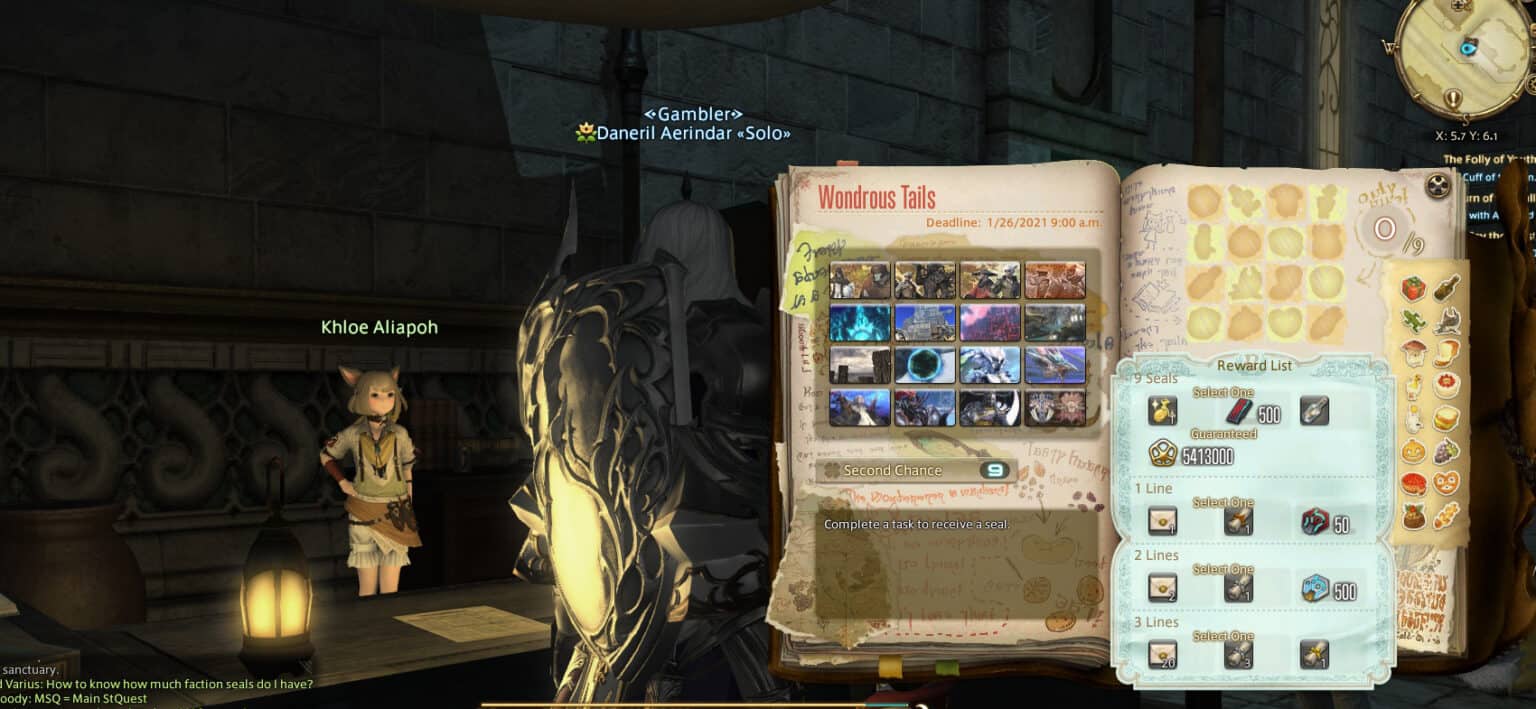Select the blue 500 reward for 2 Lines
The height and width of the screenshot is (709, 1536).
(x=1315, y=588)
